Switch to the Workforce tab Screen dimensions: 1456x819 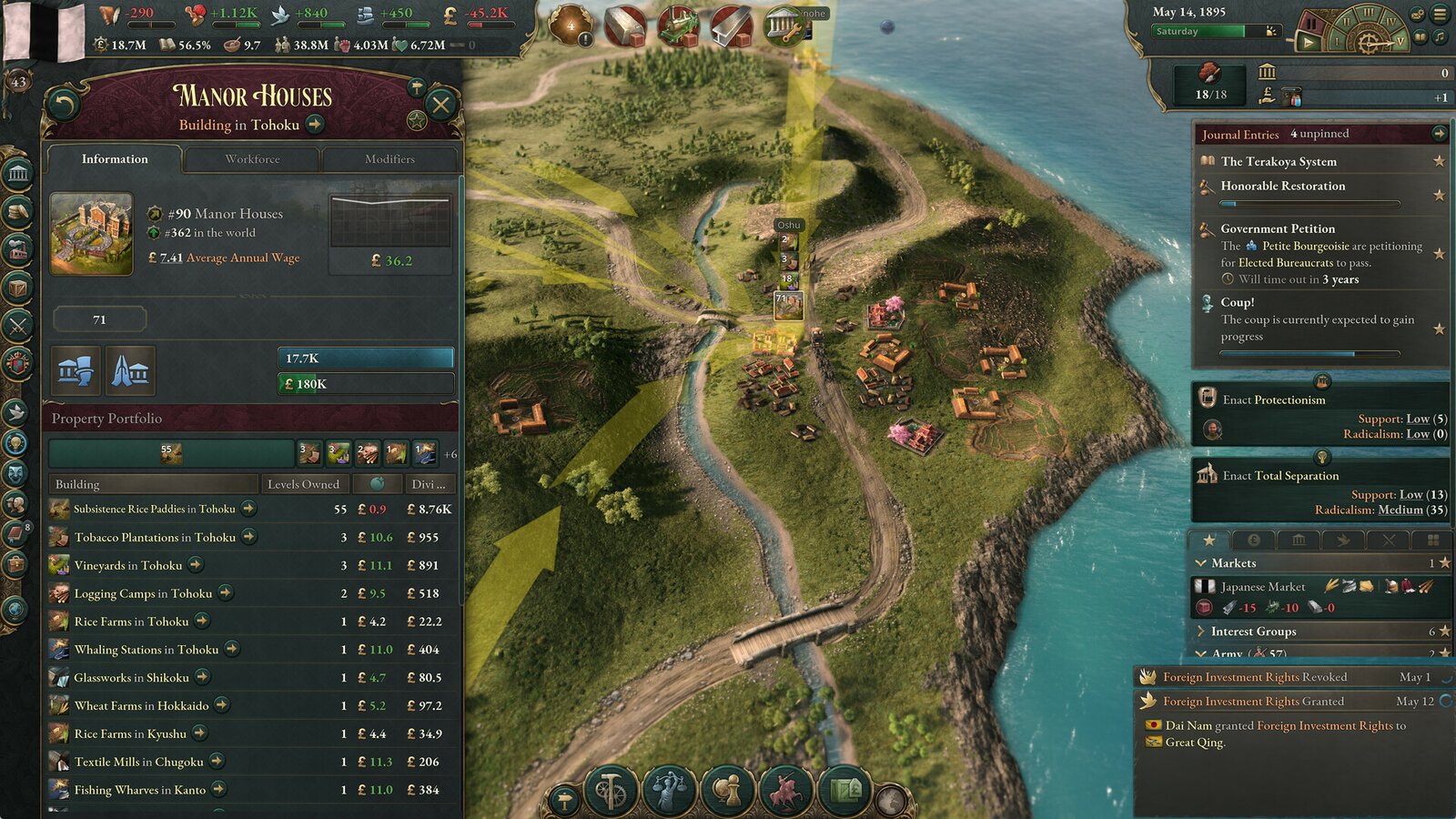tap(254, 159)
